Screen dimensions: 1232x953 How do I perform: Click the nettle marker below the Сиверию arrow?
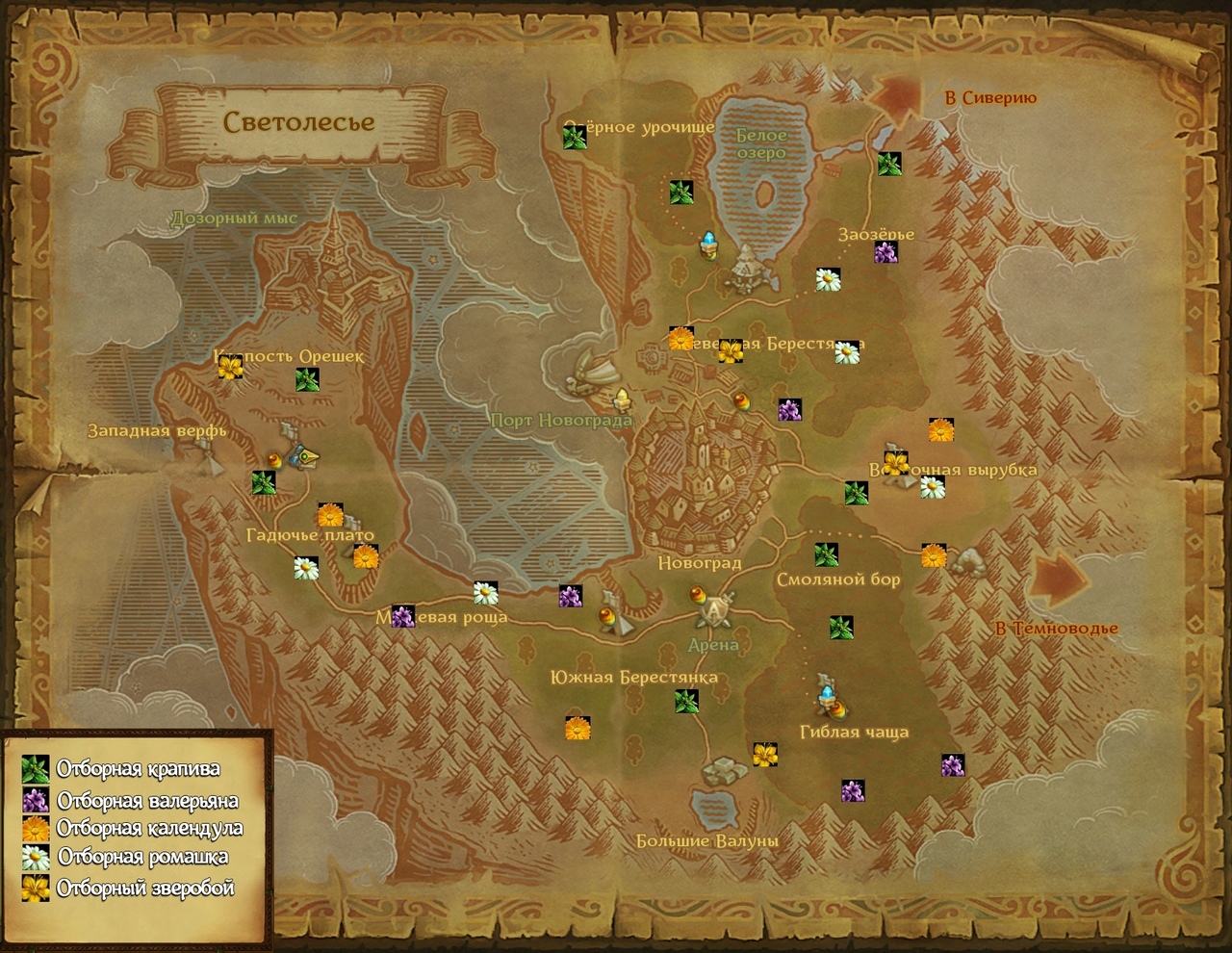tap(888, 164)
